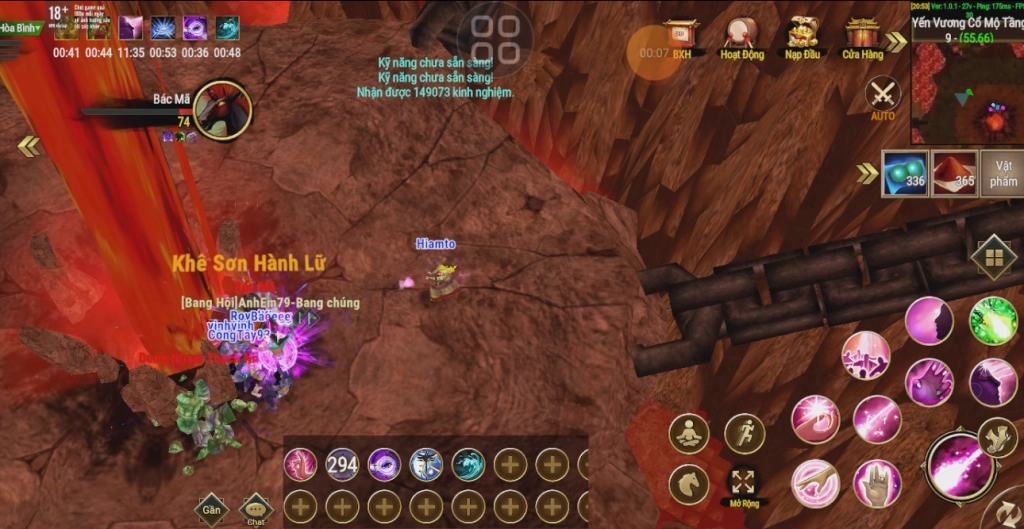Mount the horse via horse head icon
The height and width of the screenshot is (529, 1024).
(689, 485)
